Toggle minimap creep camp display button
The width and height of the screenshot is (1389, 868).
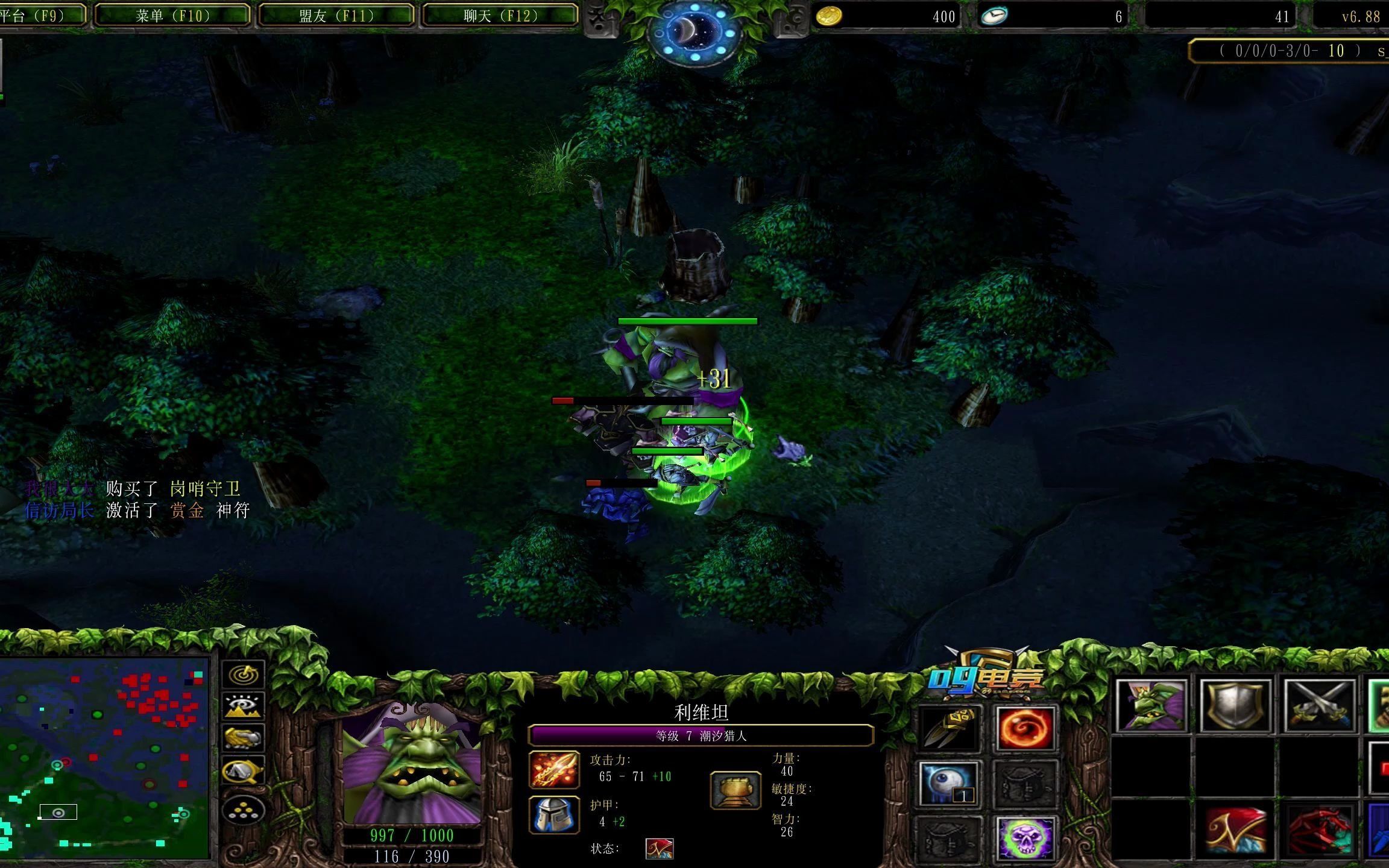tap(244, 771)
